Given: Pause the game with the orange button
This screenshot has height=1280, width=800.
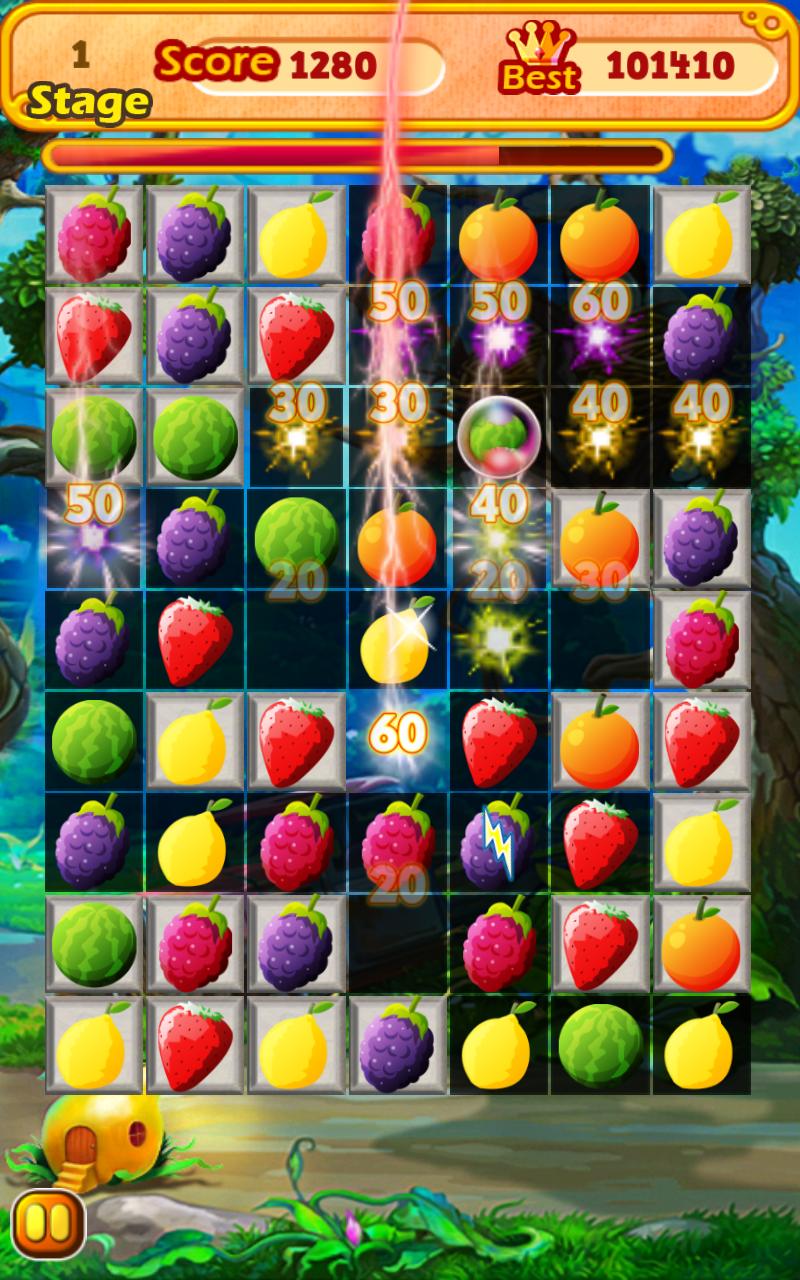Looking at the screenshot, I should coord(48,1223).
